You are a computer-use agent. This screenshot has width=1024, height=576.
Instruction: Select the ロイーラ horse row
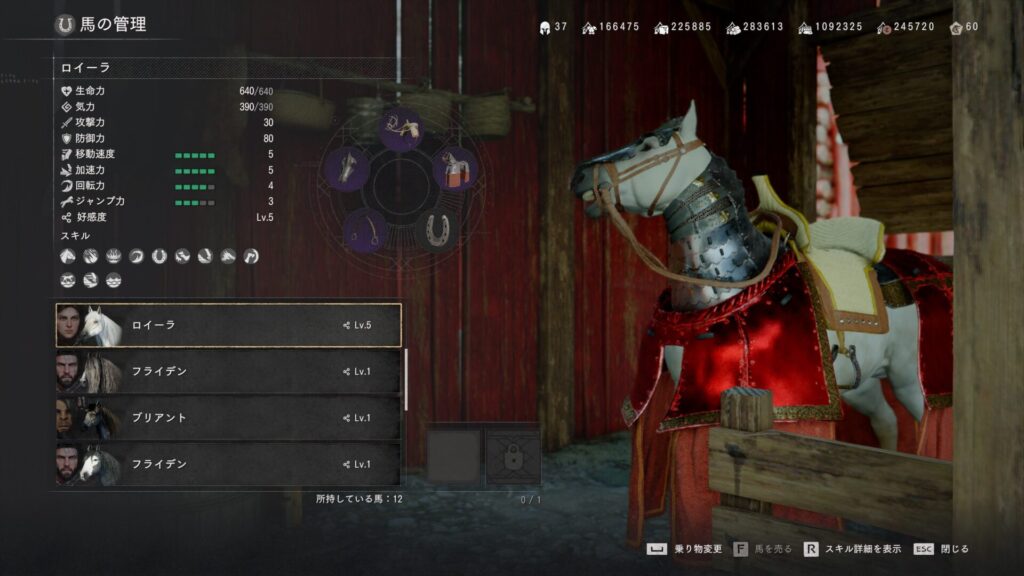228,325
